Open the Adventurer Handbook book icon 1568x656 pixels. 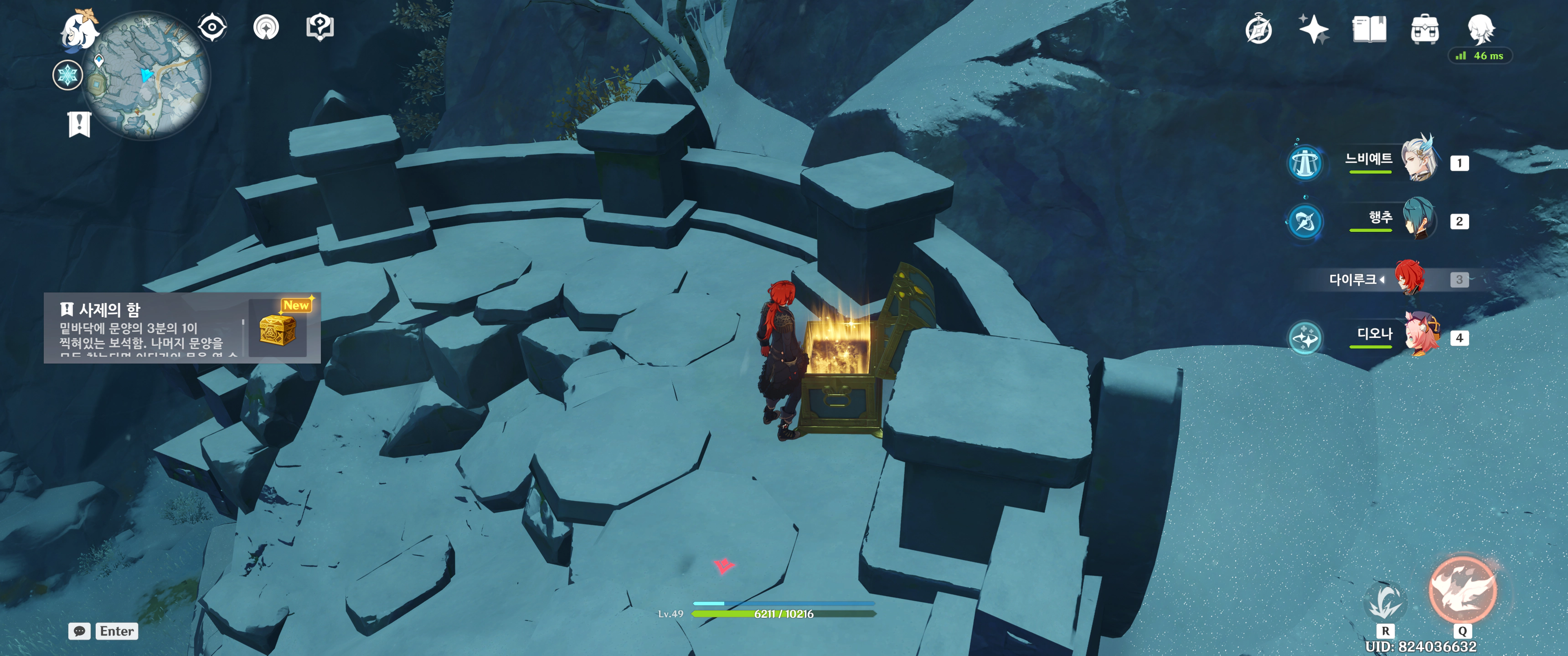1369,29
